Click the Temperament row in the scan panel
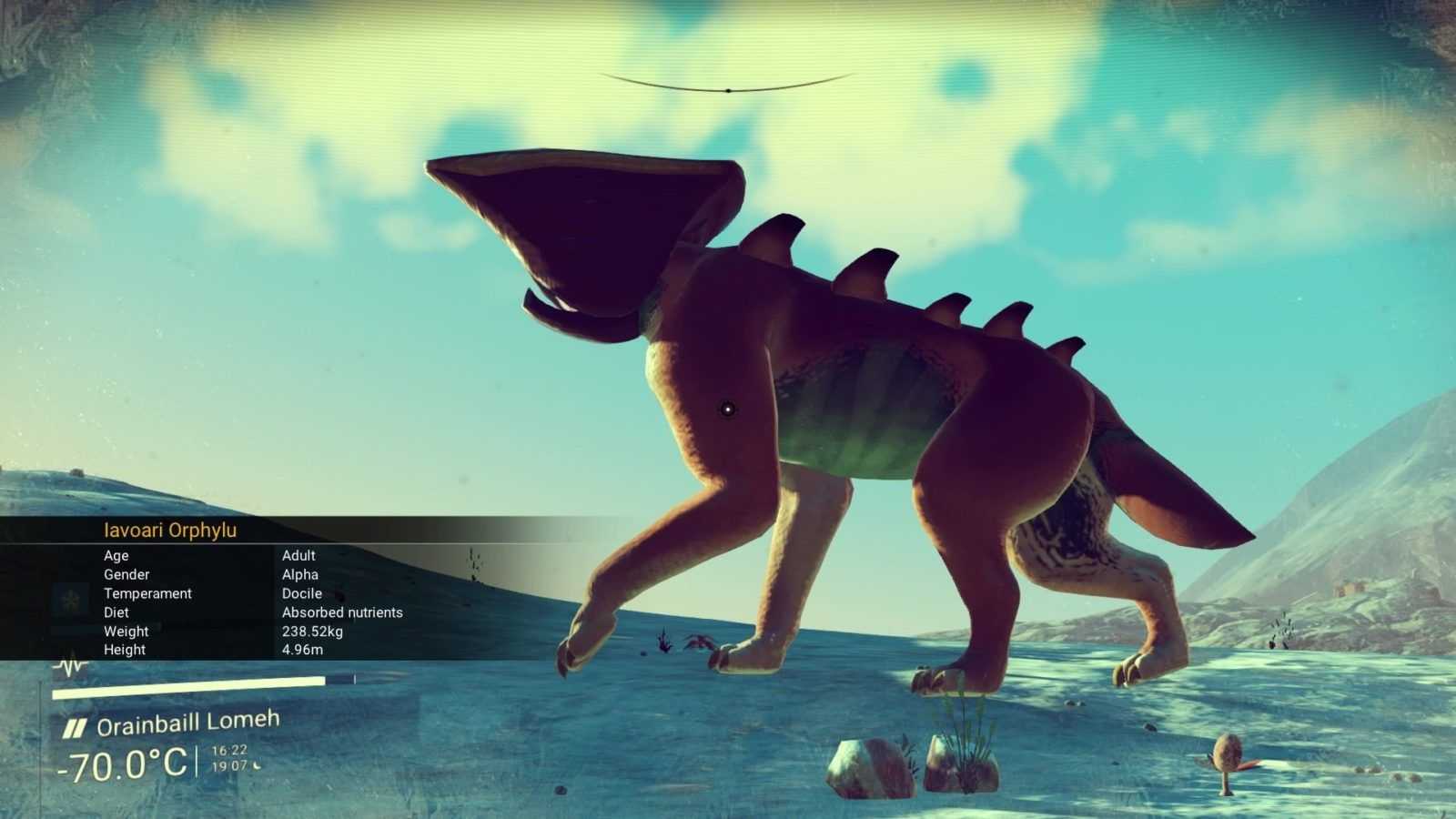The height and width of the screenshot is (819, 1456). [x=255, y=593]
